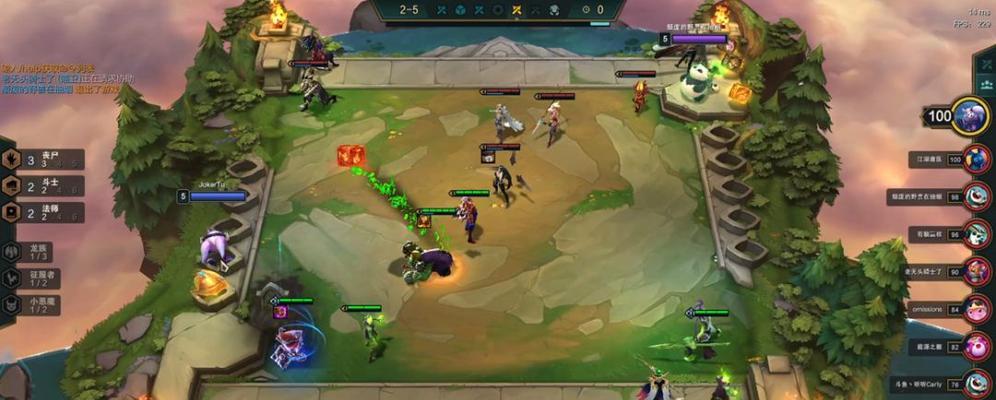Select the monster round icon in stage tracker

click(555, 10)
